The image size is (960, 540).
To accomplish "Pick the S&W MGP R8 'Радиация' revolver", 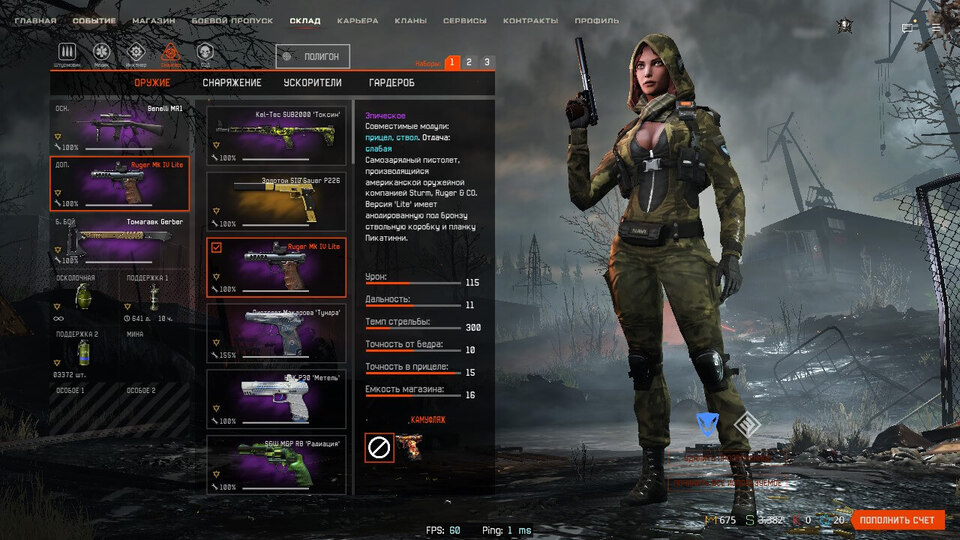I will (278, 464).
